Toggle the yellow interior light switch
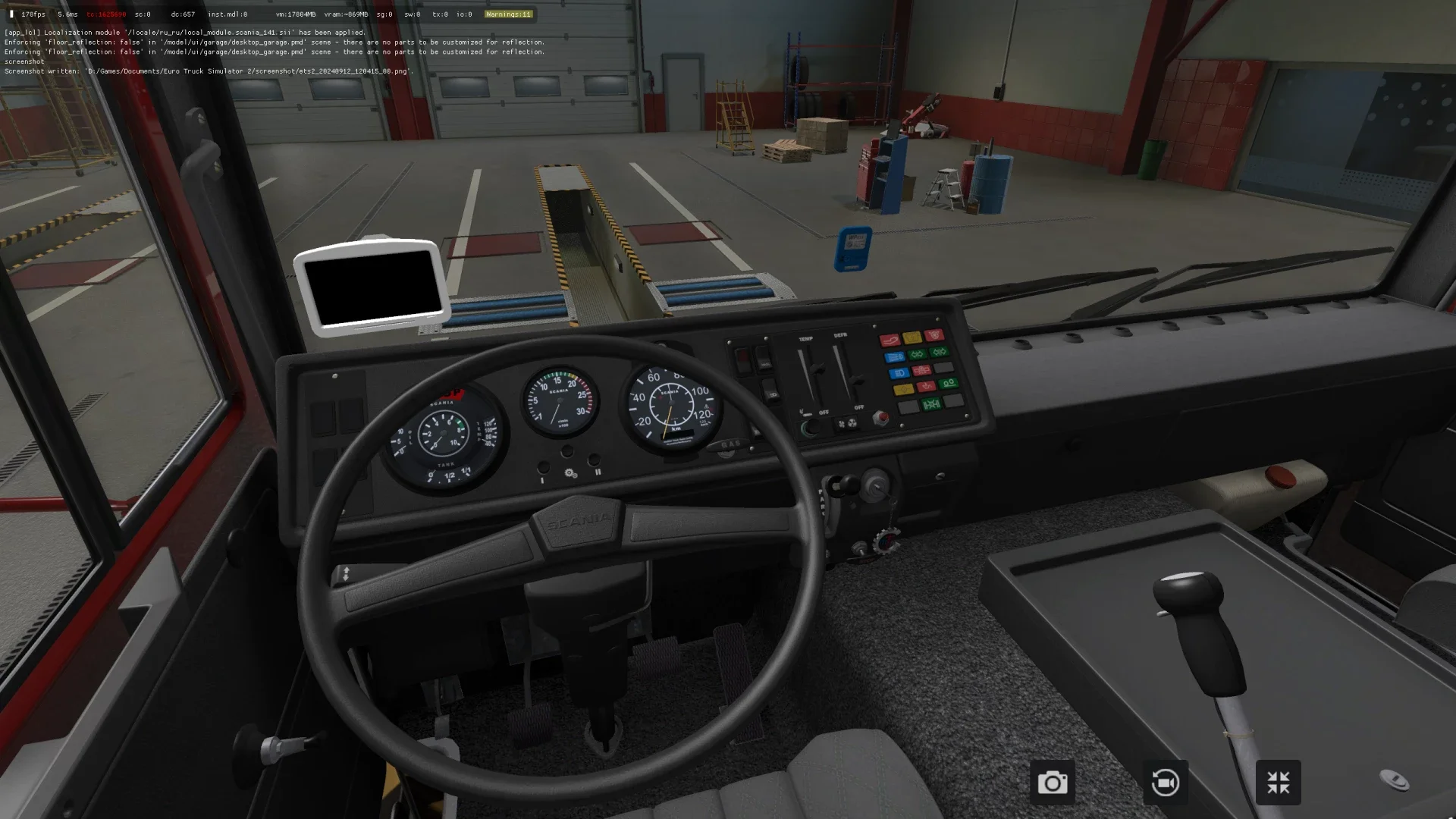The image size is (1456, 819). pyautogui.click(x=903, y=388)
